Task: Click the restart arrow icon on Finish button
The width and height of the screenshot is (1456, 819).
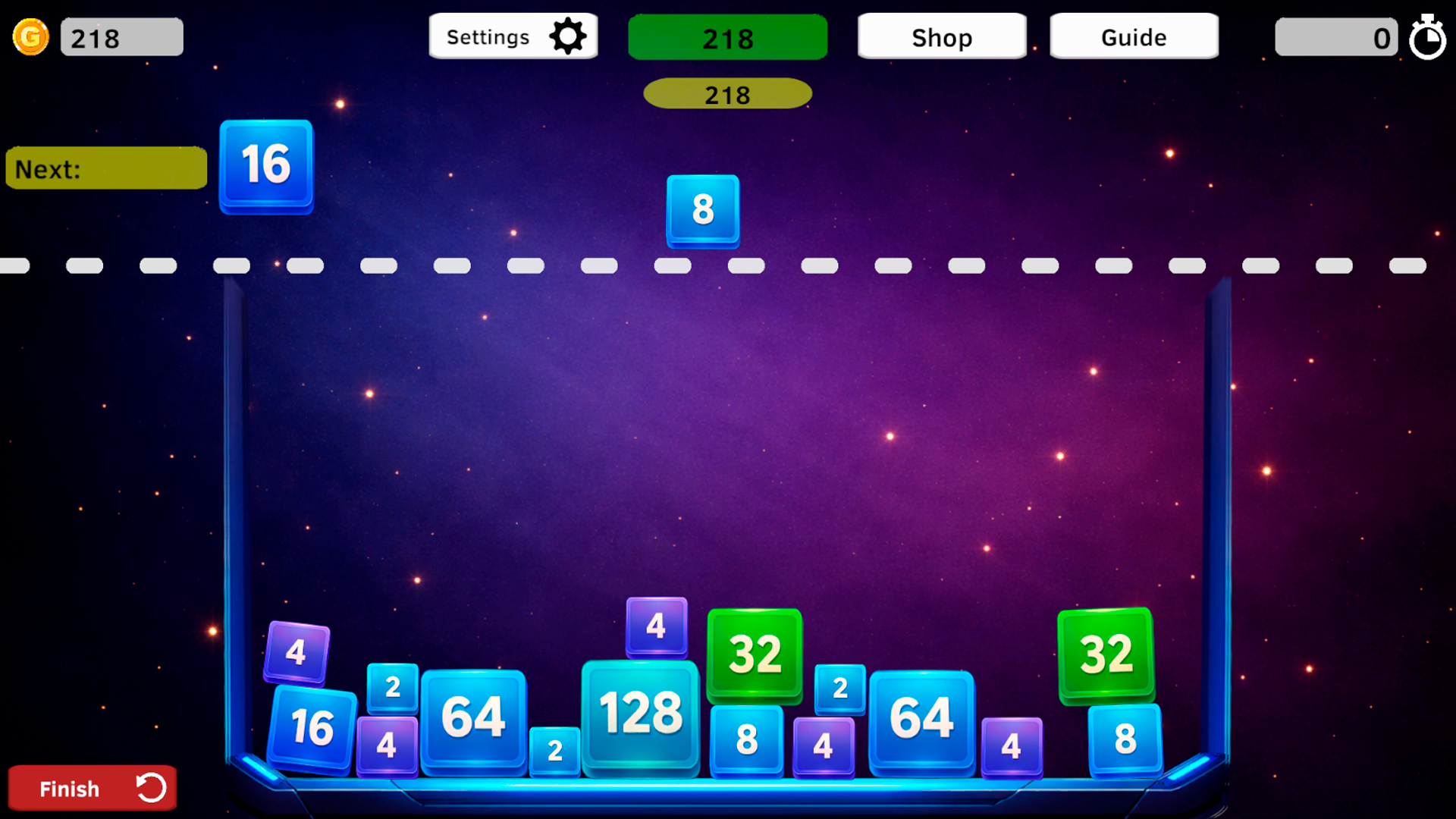Action: click(152, 788)
